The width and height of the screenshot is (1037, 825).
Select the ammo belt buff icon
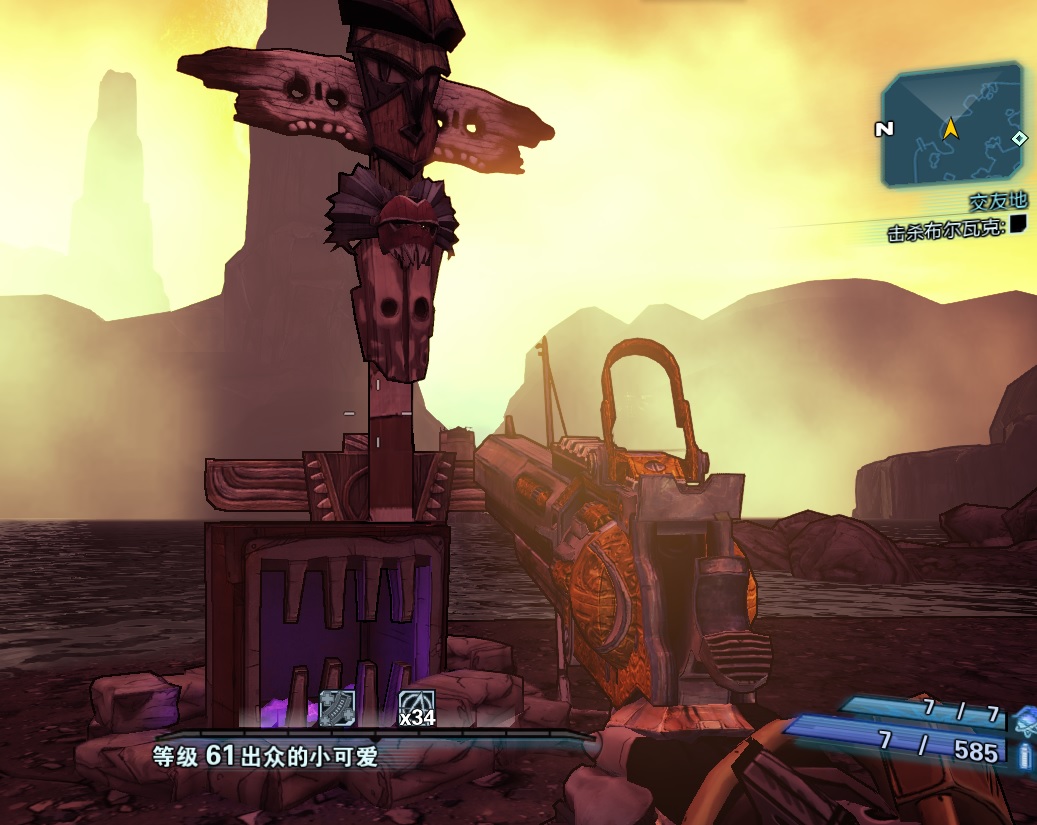pos(337,707)
